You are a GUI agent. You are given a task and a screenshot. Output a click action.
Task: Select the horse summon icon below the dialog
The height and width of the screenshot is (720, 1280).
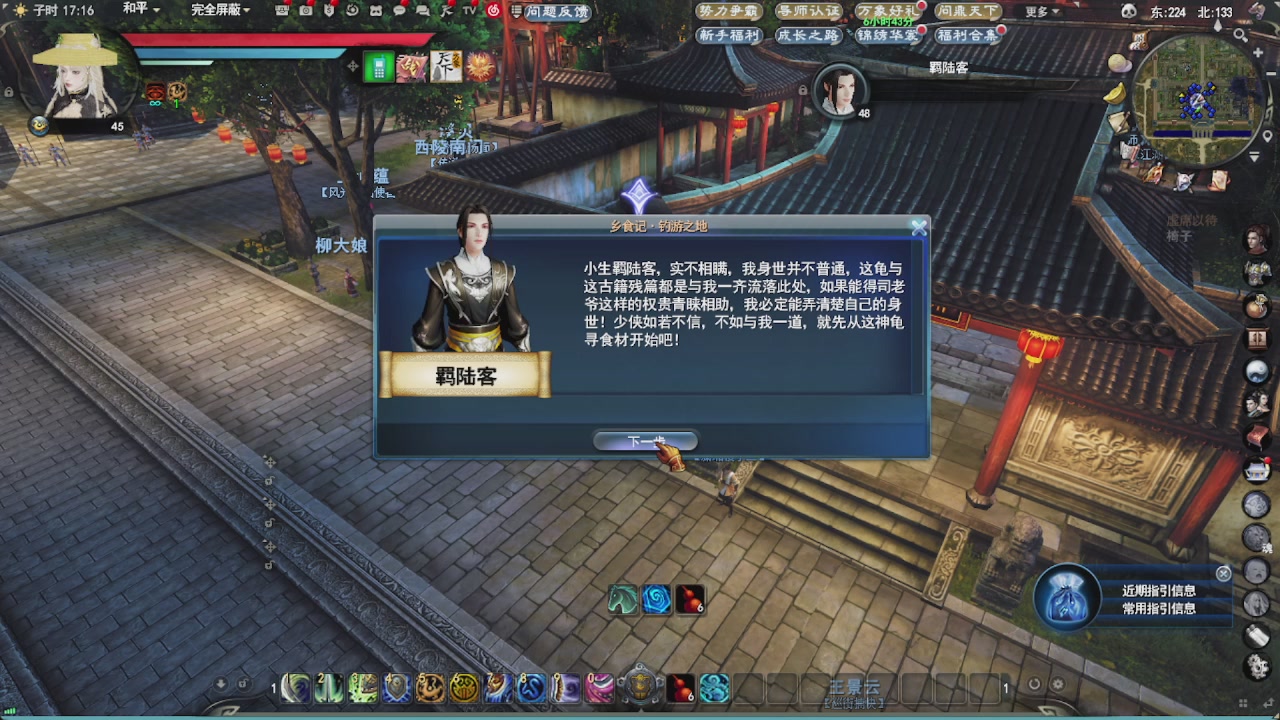coord(621,600)
